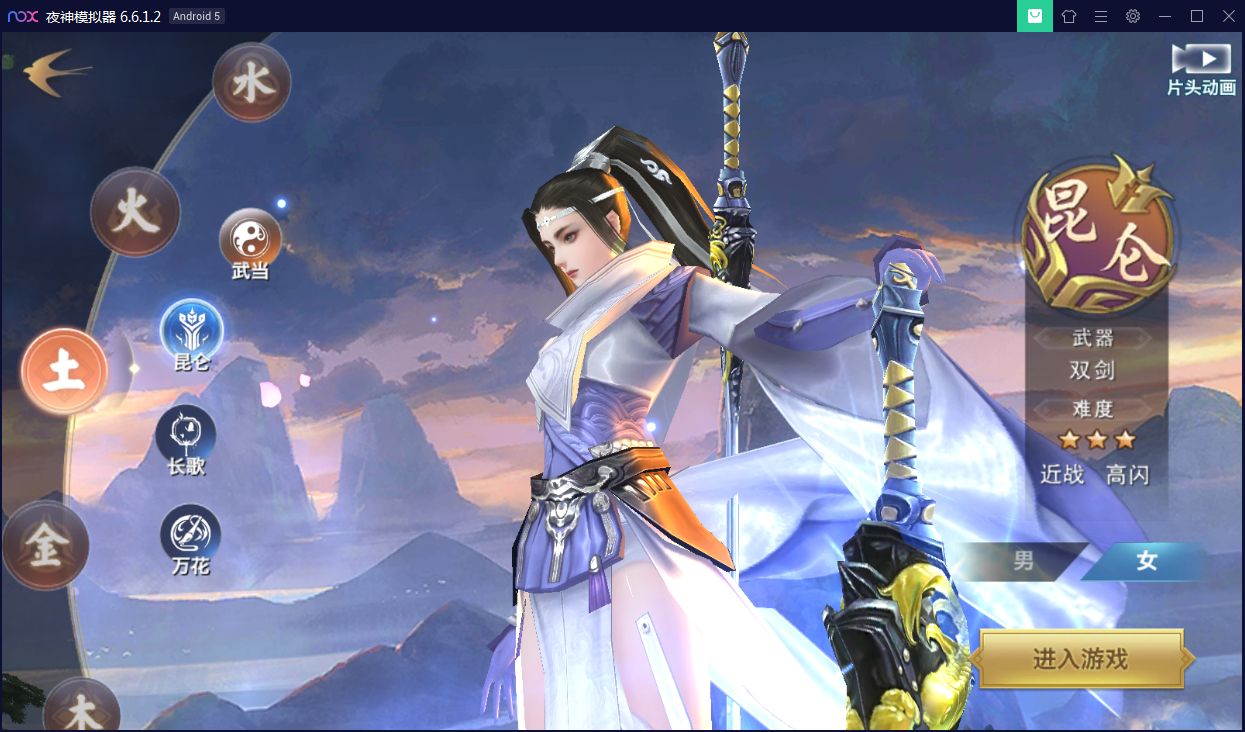Select the 万花 Wanhua class icon
This screenshot has width=1245, height=732.
[x=191, y=535]
